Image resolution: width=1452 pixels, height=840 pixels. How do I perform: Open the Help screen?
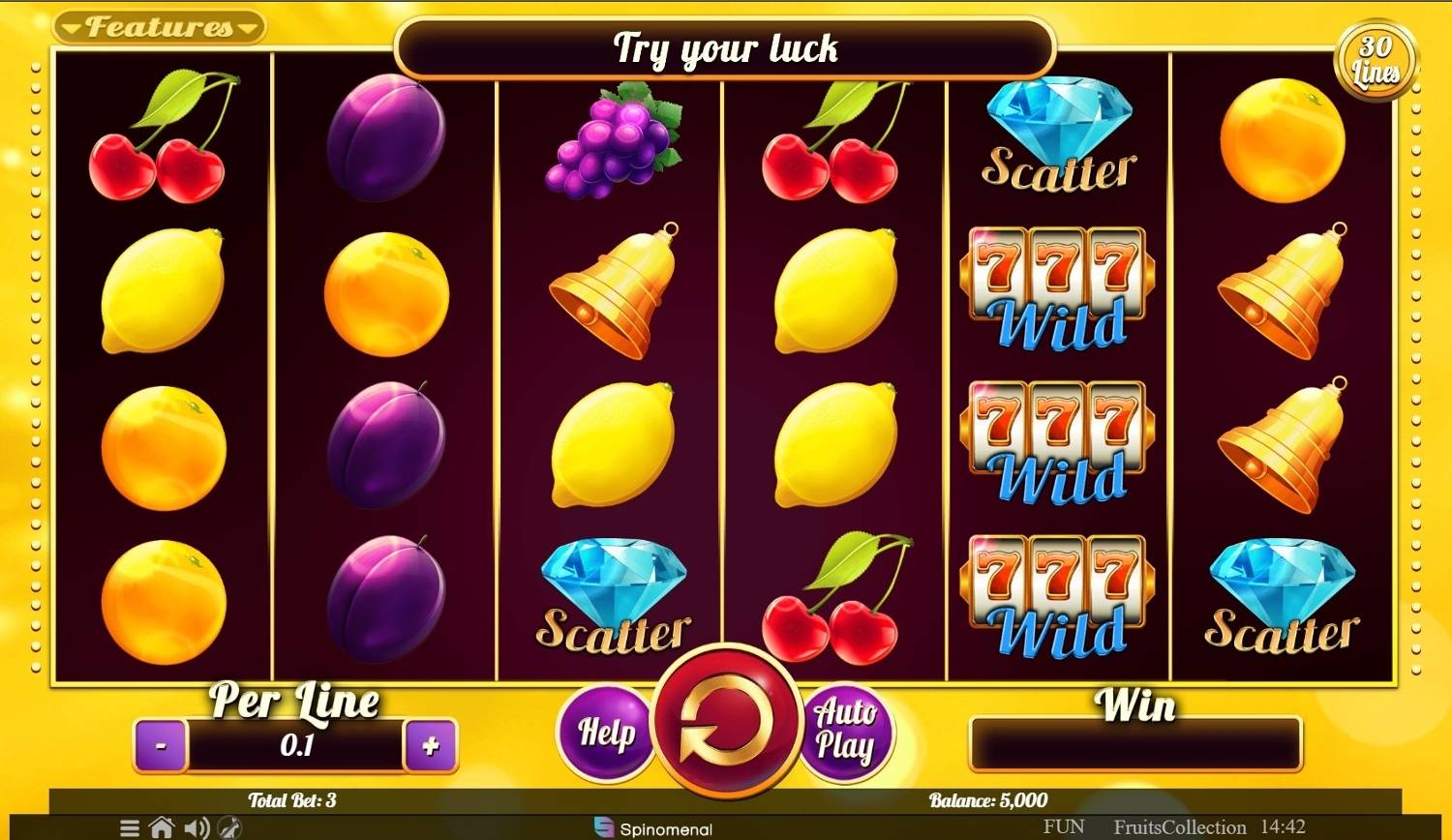click(606, 733)
